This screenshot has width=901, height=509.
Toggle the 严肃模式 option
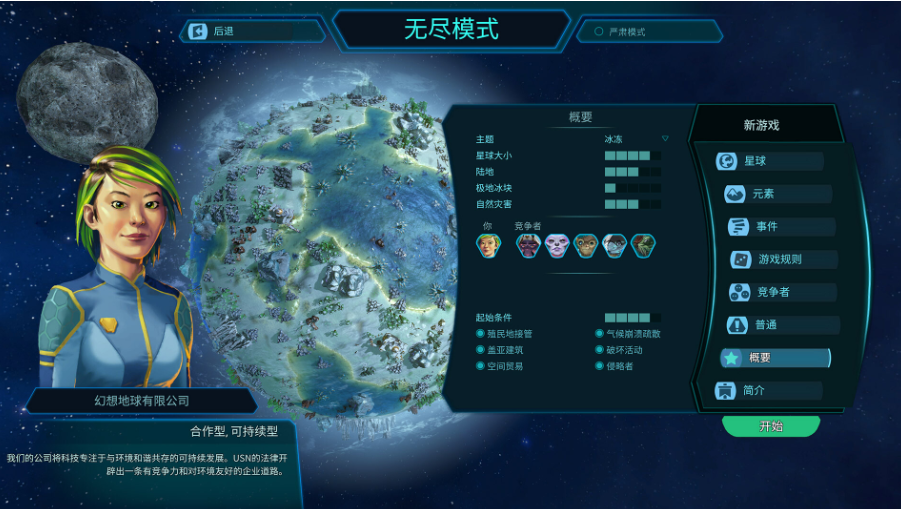600,32
